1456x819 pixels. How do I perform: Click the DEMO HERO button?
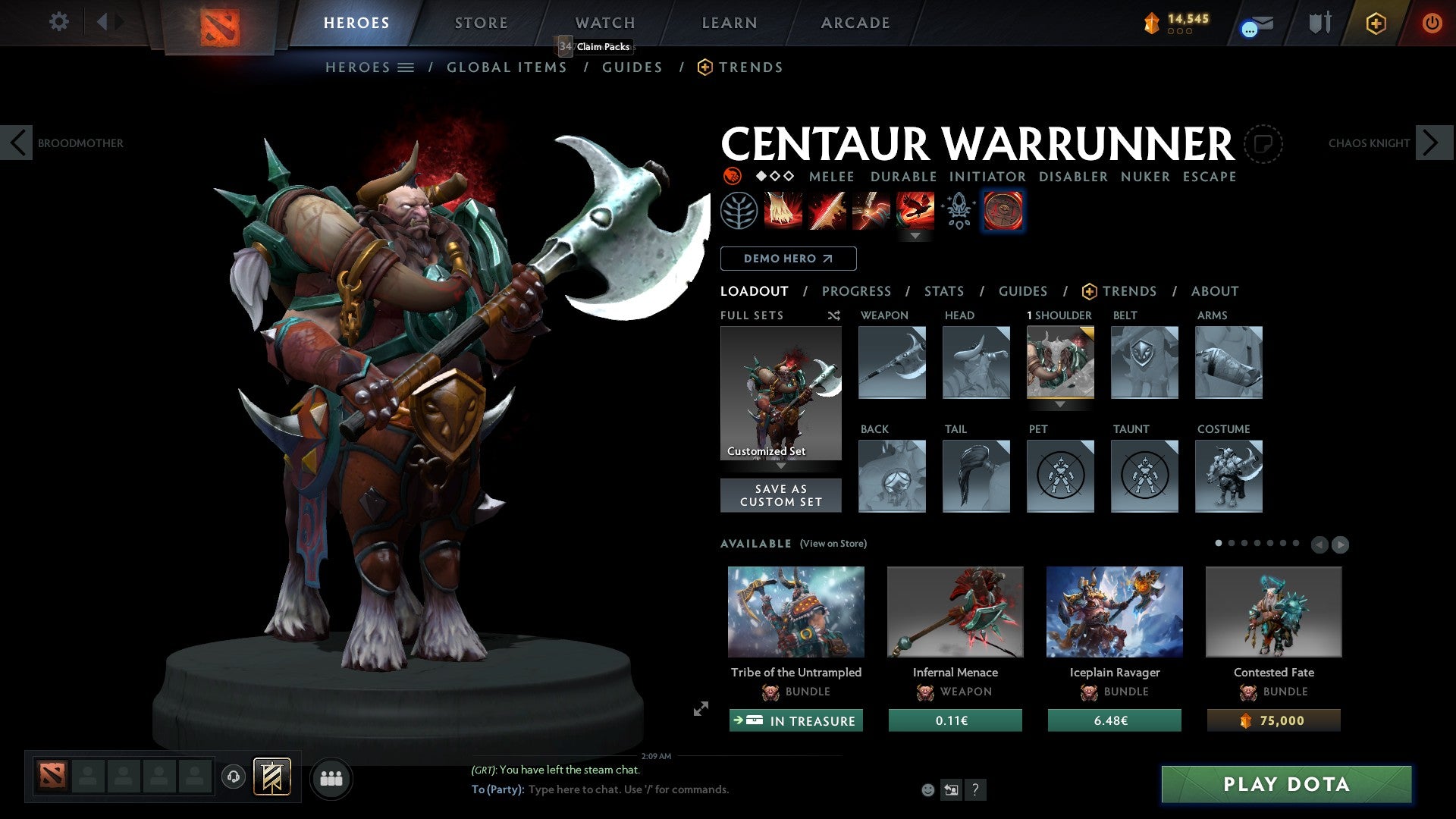788,259
